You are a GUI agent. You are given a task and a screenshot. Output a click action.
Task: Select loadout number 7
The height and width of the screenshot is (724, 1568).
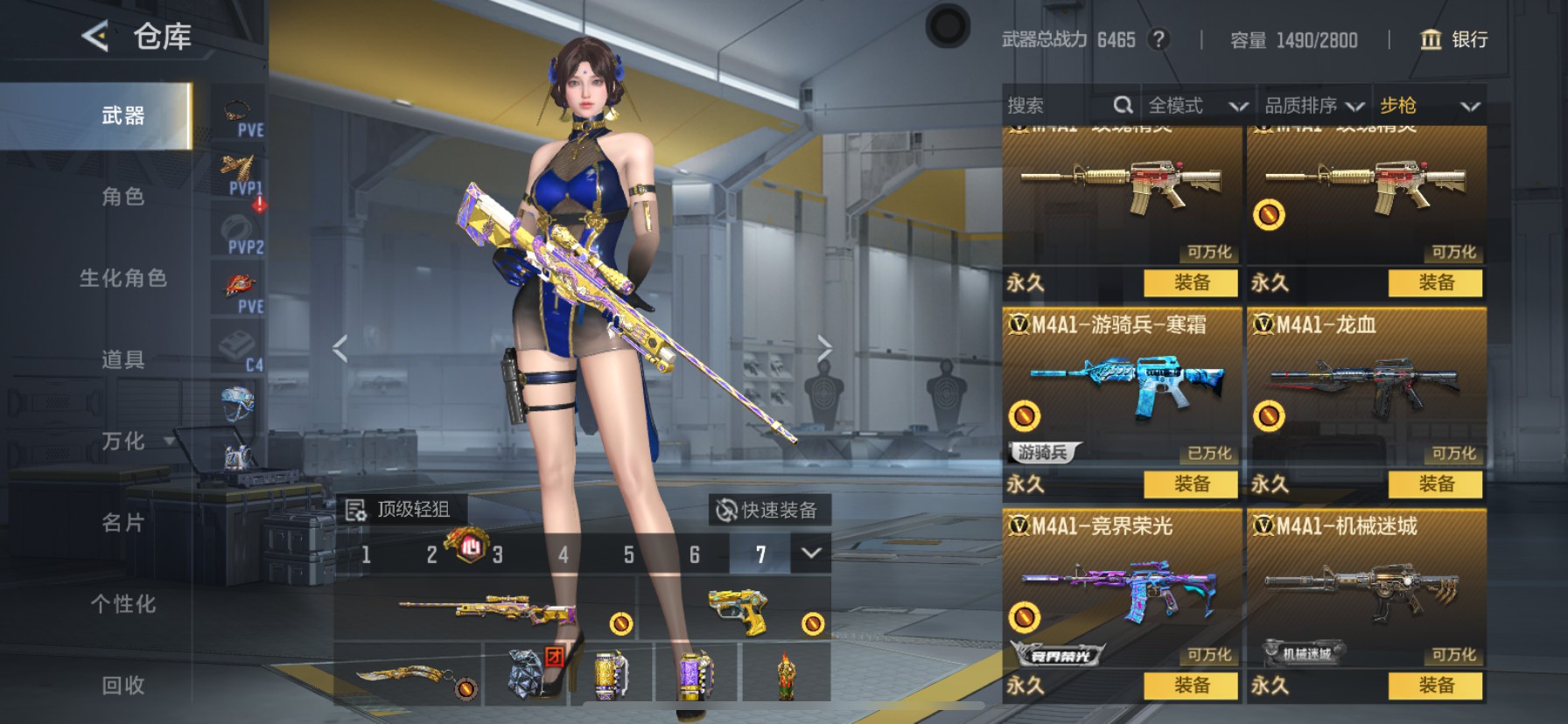click(760, 554)
